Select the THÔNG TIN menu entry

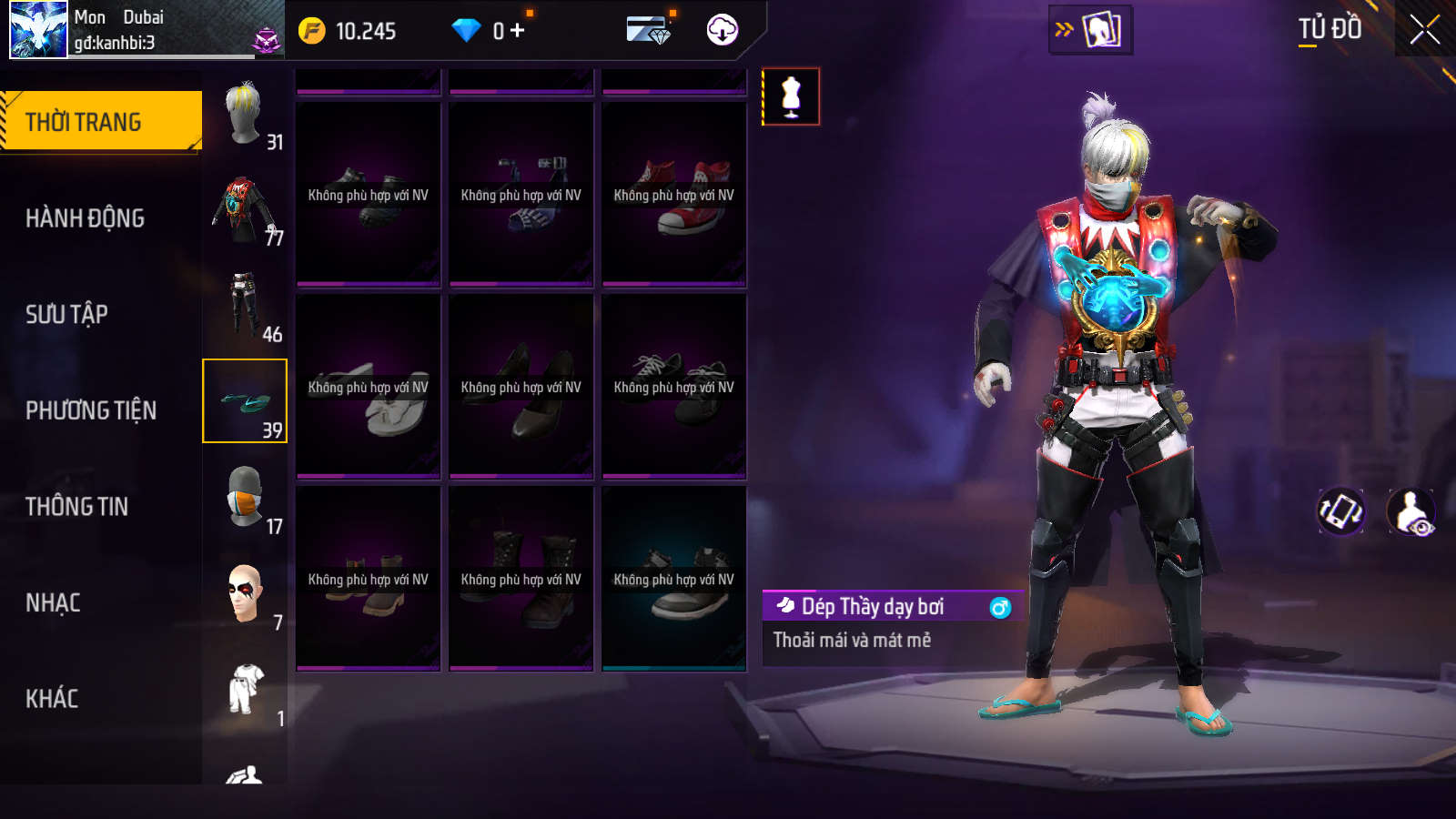[x=76, y=507]
